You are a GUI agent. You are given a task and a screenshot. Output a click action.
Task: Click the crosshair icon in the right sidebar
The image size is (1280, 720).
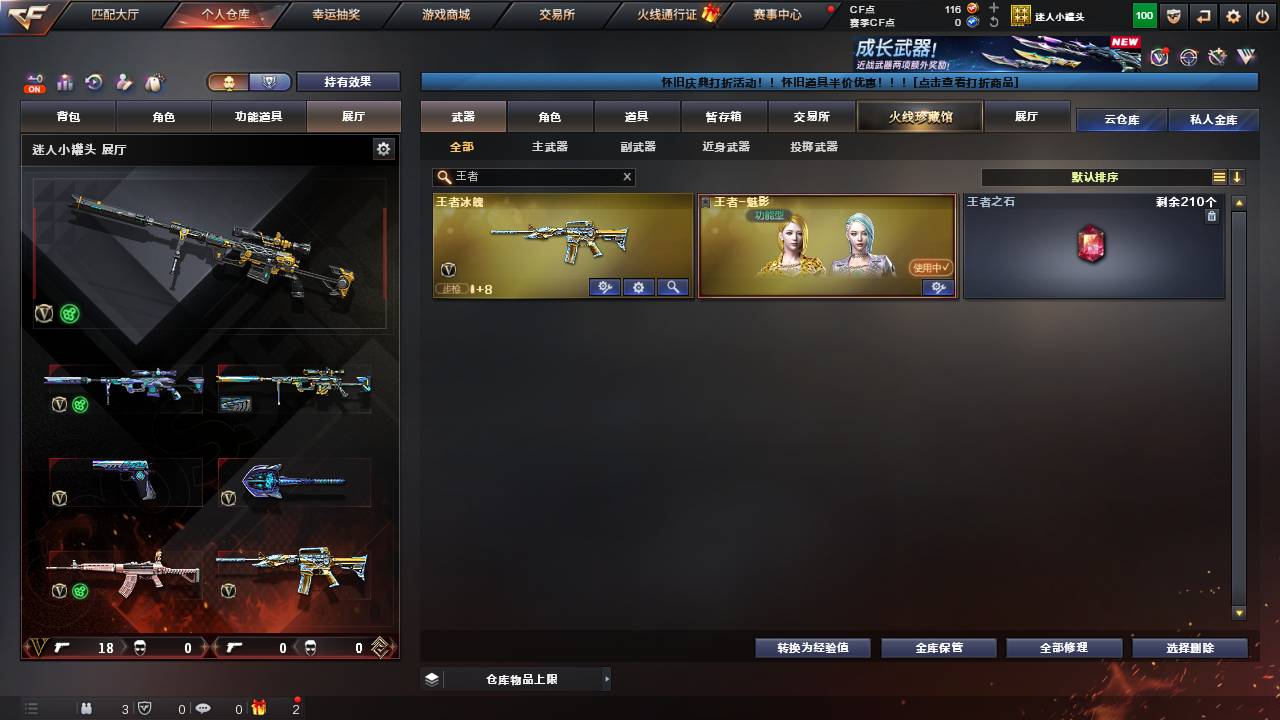(x=1188, y=57)
